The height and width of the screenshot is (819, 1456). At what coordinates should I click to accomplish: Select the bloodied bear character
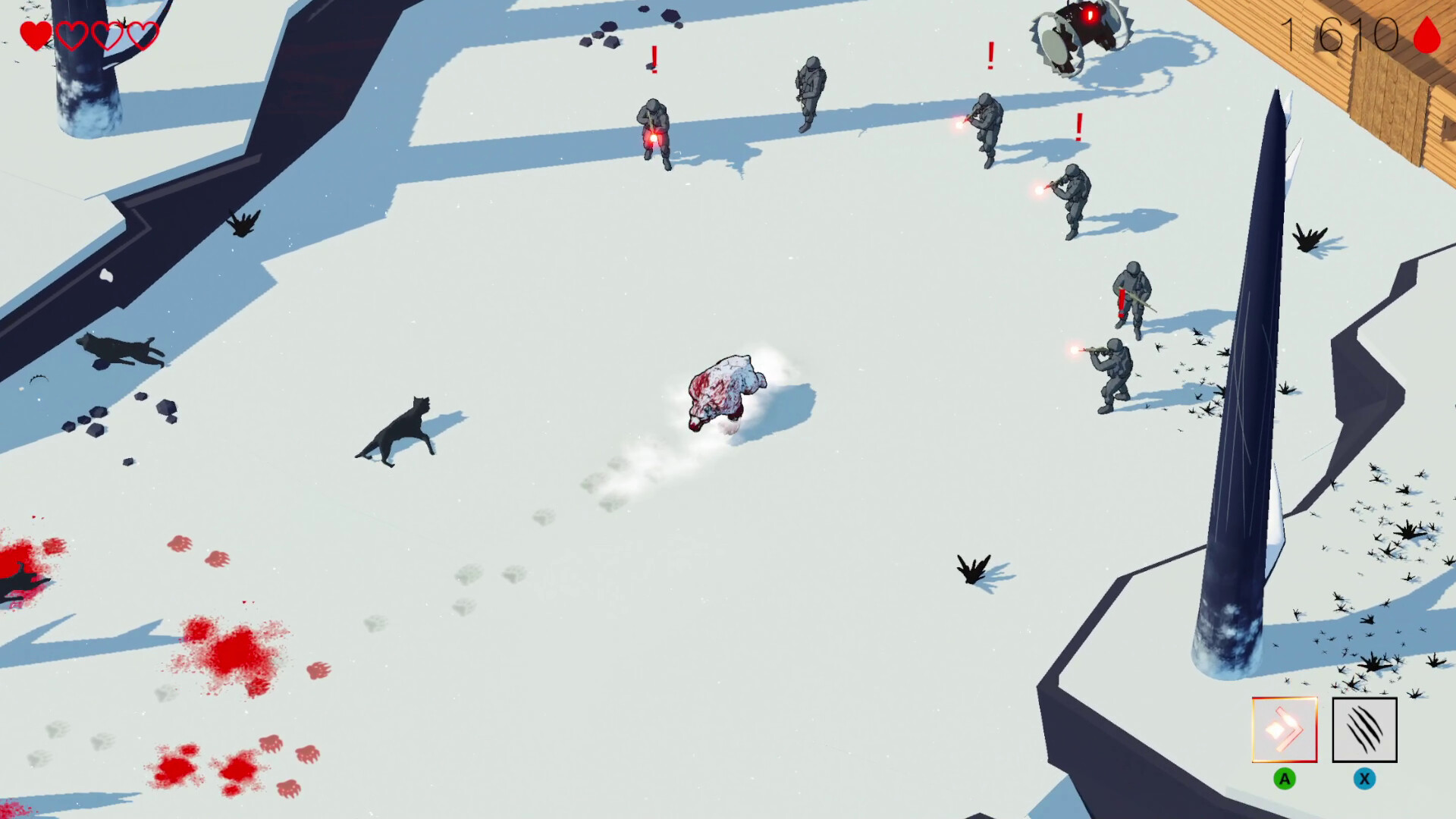726,391
